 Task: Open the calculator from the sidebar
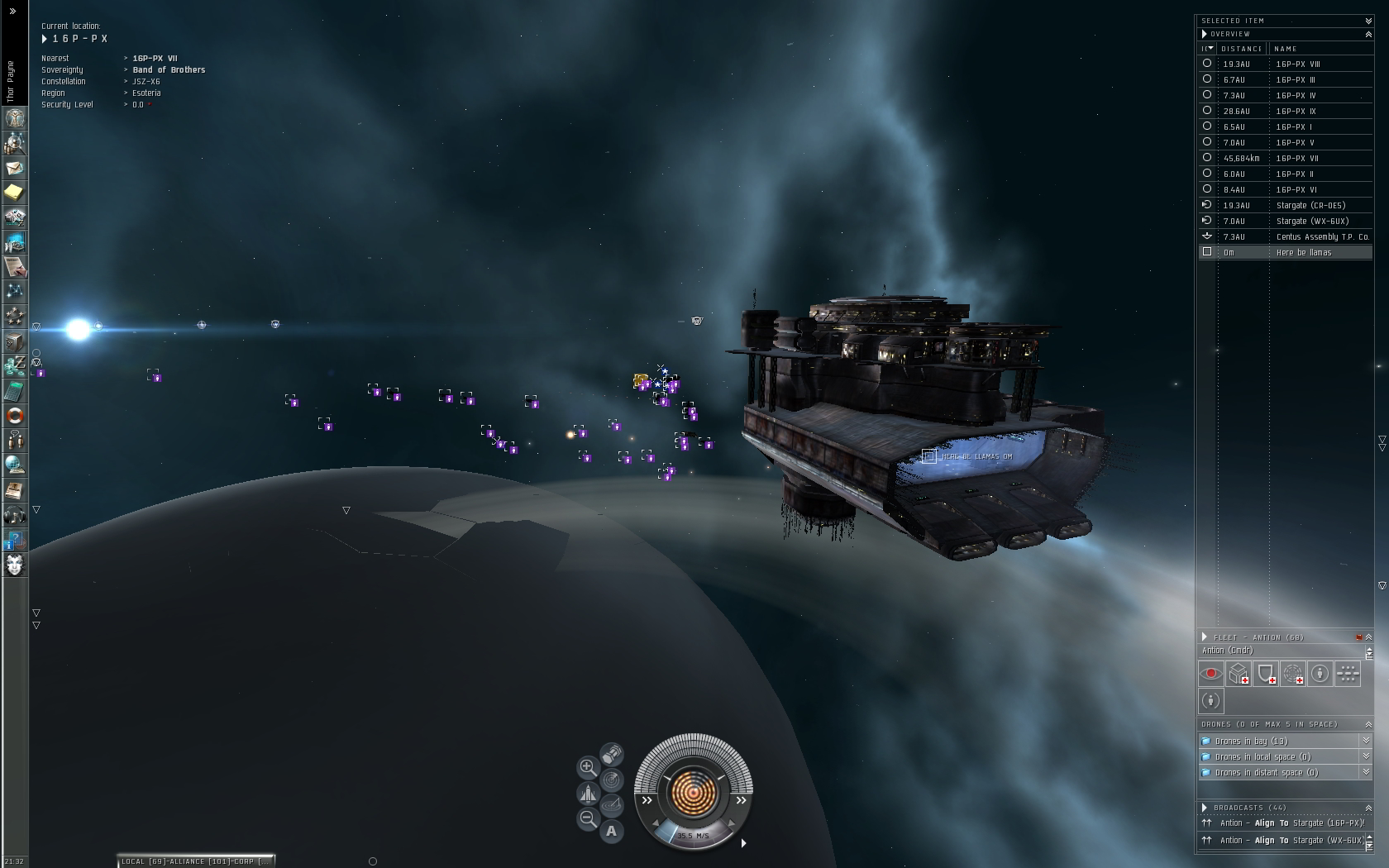(x=15, y=391)
